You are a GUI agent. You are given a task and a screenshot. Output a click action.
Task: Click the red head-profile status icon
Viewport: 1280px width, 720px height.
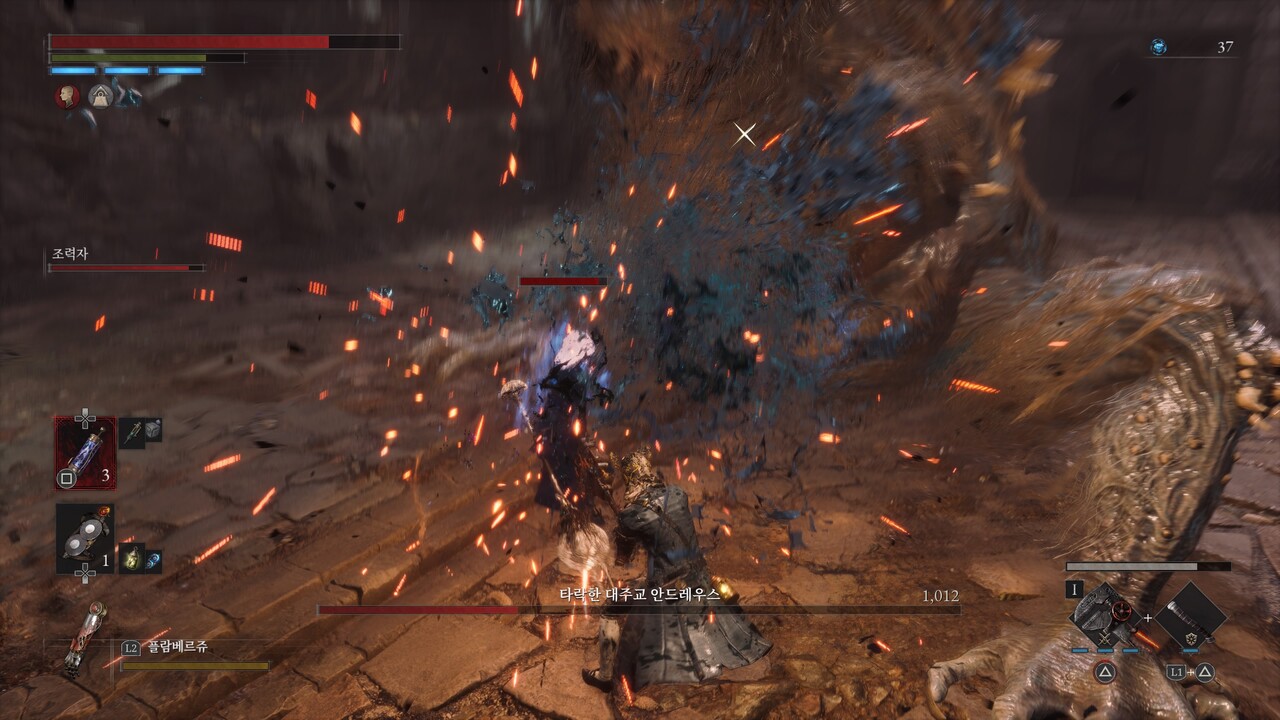[x=67, y=96]
